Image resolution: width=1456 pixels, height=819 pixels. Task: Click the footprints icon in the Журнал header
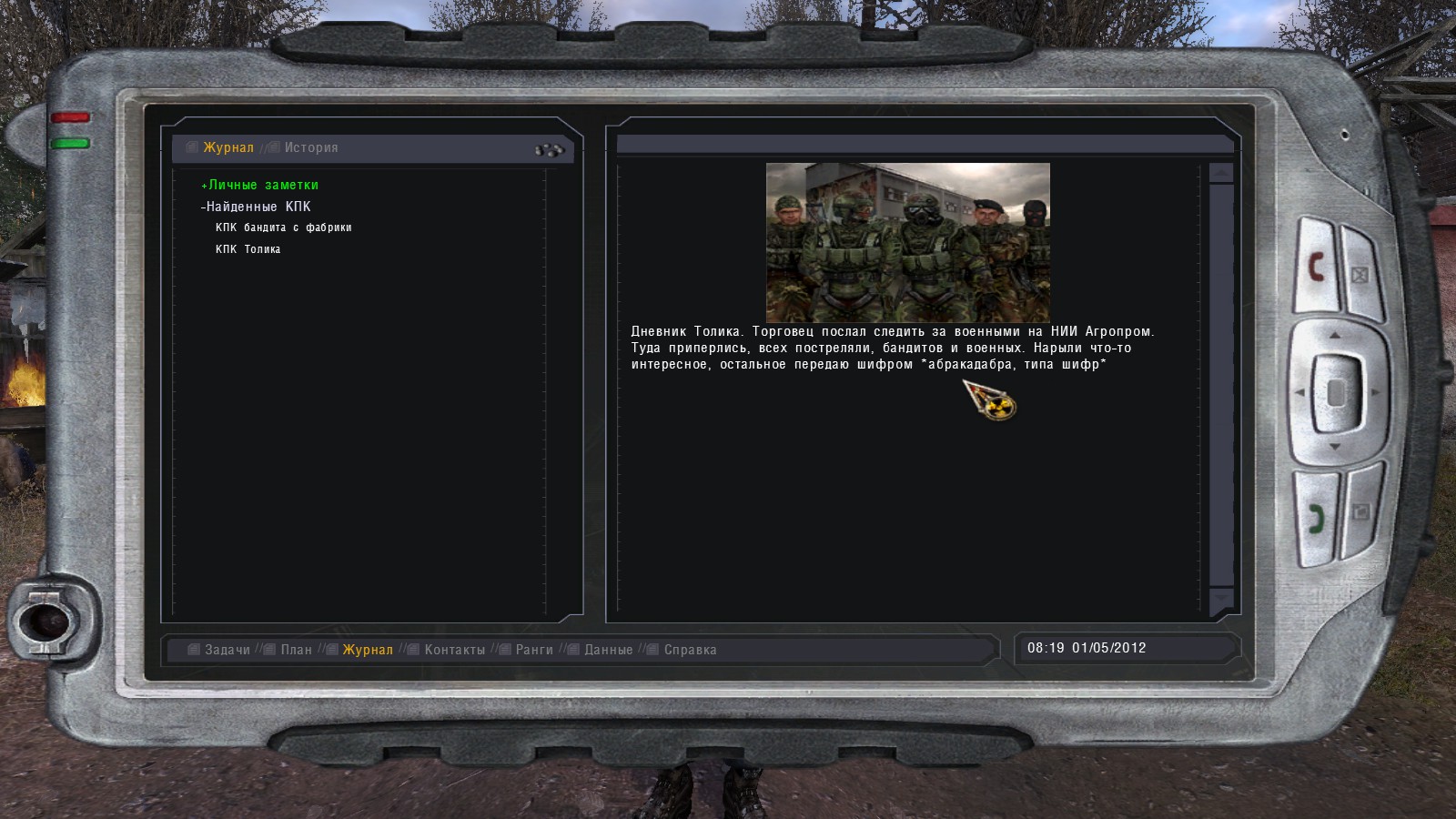coord(550,148)
